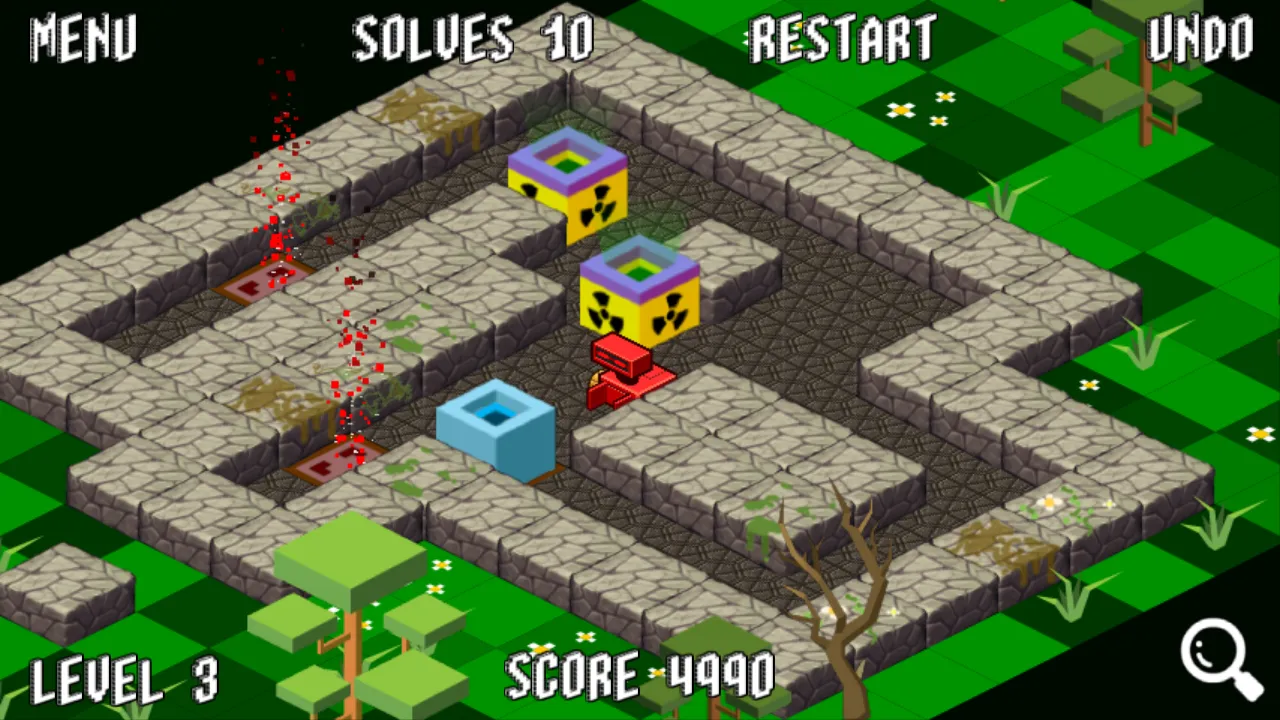Click the SOLVES 10 counter
Image resolution: width=1280 pixels, height=720 pixels.
[x=470, y=40]
